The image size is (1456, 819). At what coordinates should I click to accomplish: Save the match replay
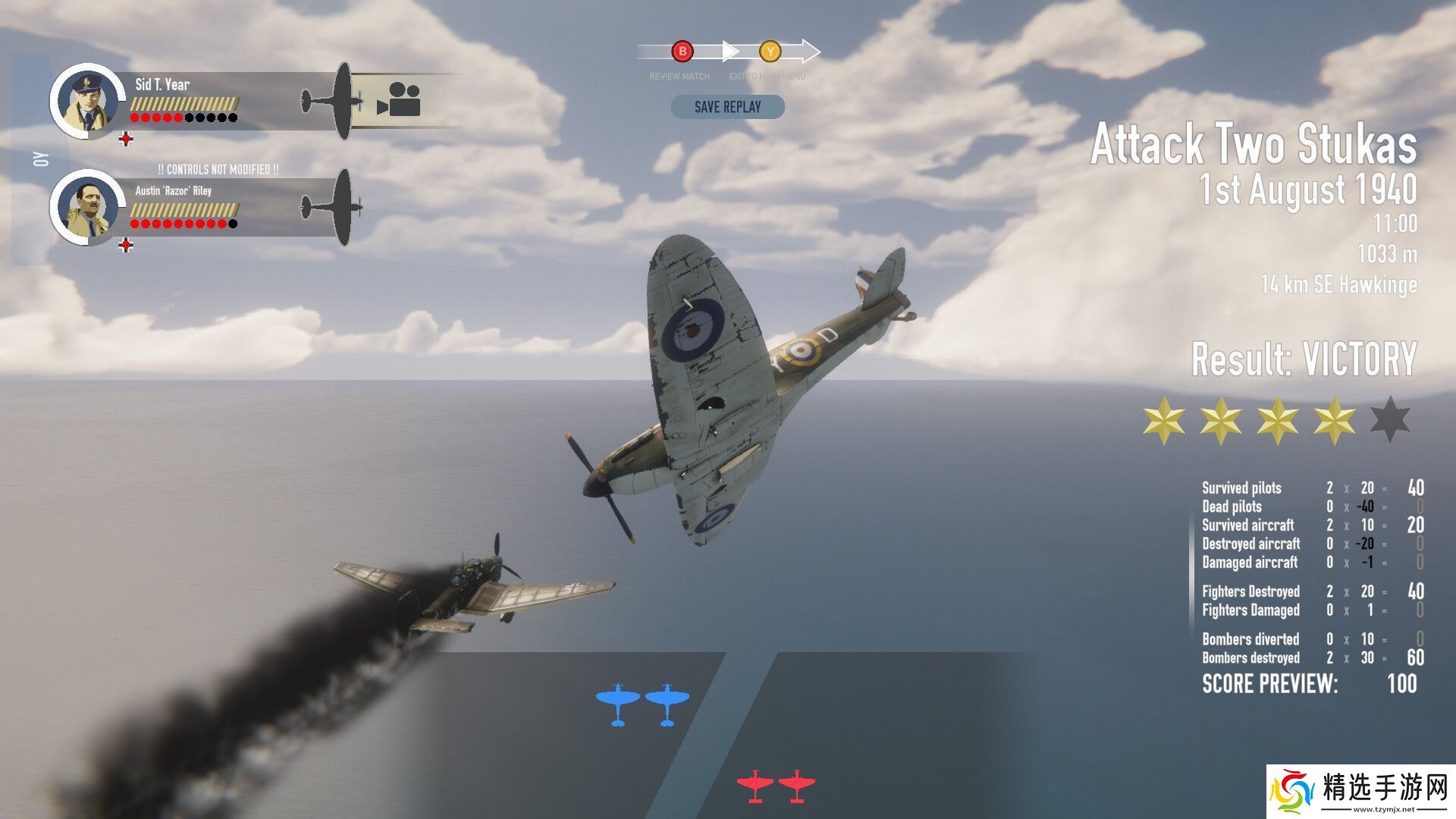tap(727, 107)
